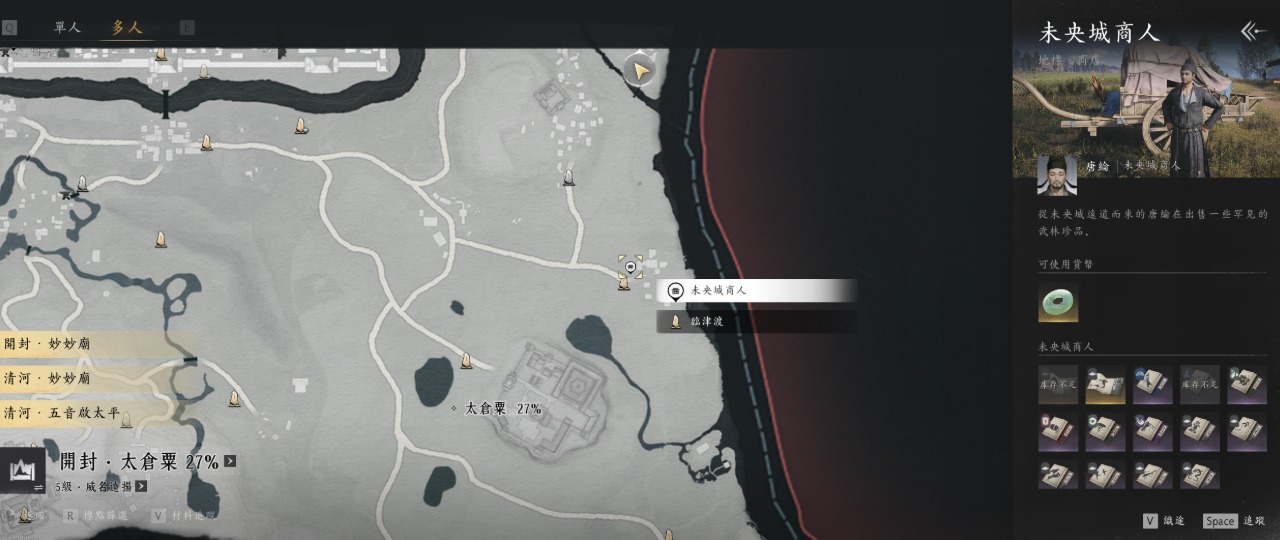Screen dimensions: 1280x540
Task: Select the merchant map marker near 臨津渡
Action: click(x=631, y=267)
